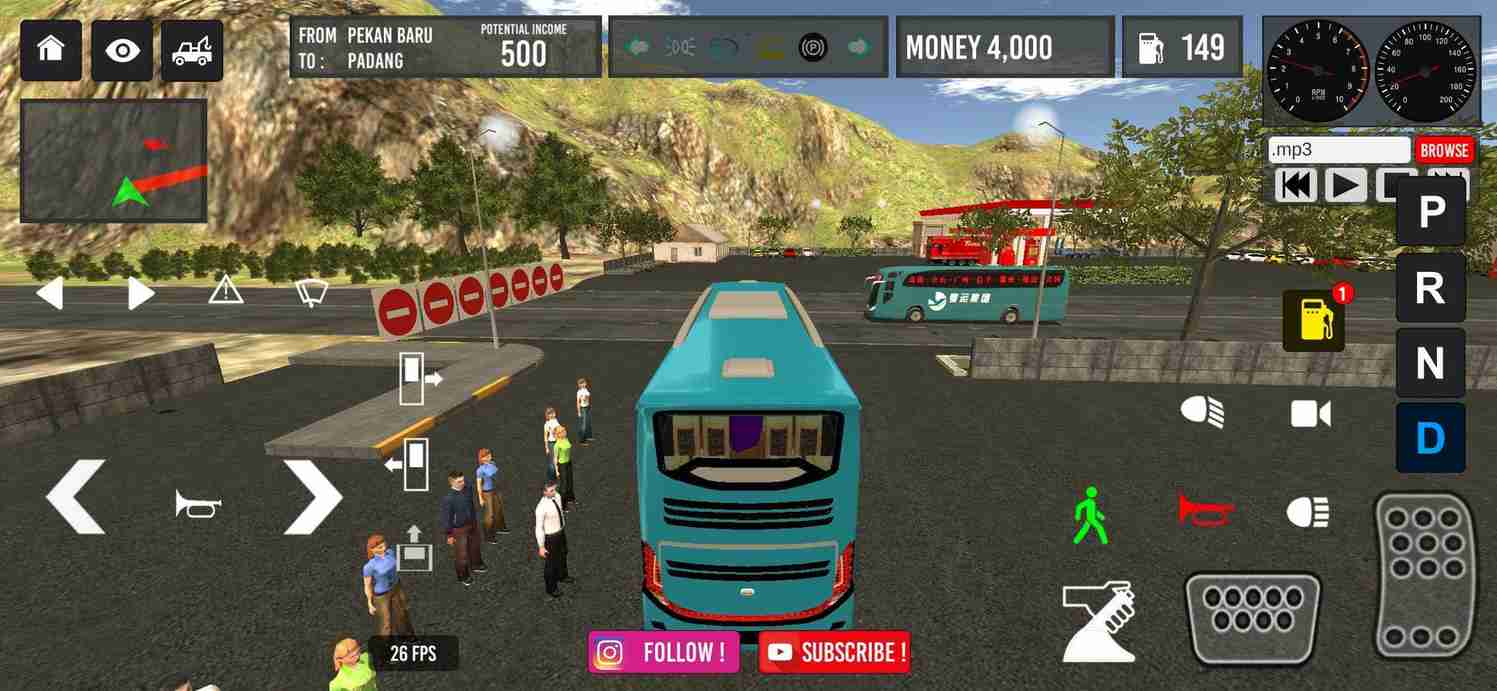Screen dimensions: 1497x691
Task: Steer right with the large arrow
Action: [312, 497]
